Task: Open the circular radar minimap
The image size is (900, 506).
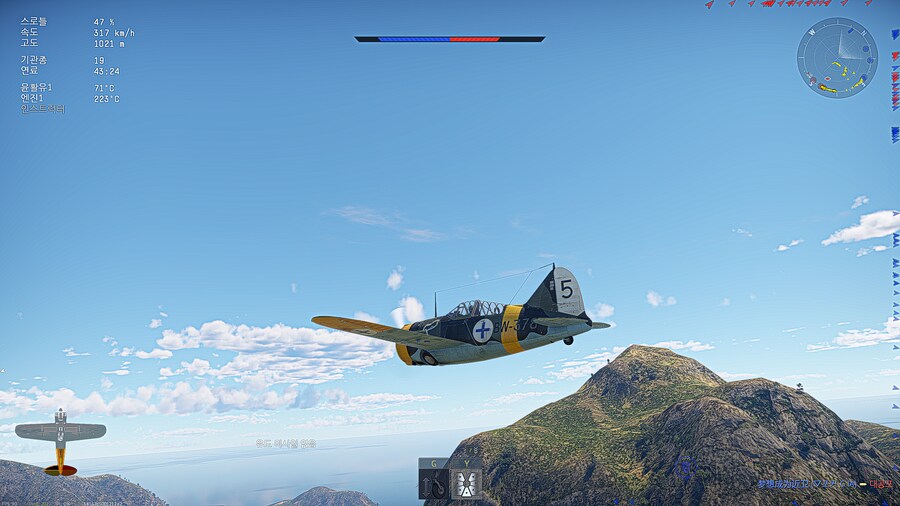Action: pos(837,58)
